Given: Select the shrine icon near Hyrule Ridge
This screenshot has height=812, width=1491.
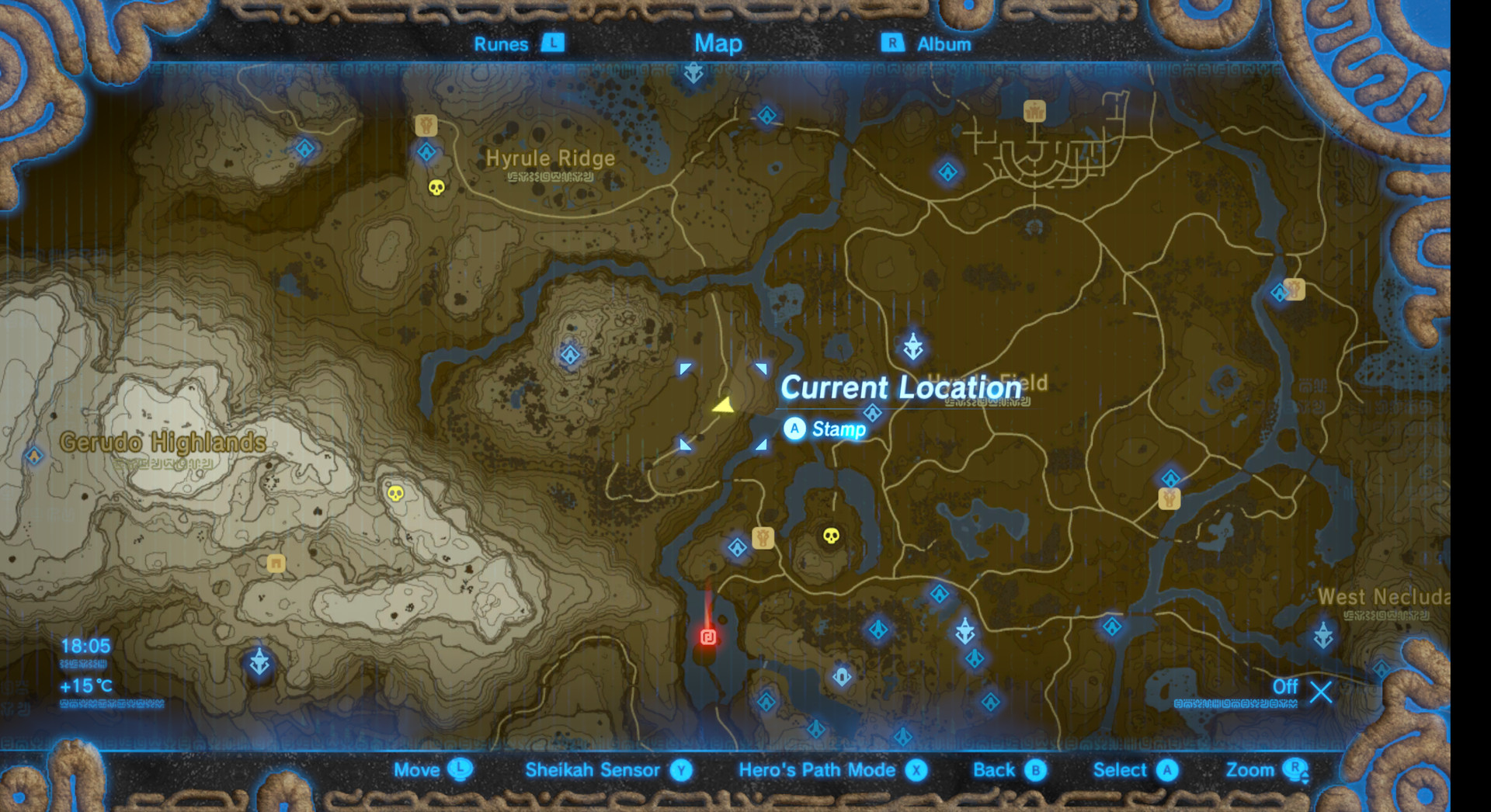Looking at the screenshot, I should tap(426, 153).
